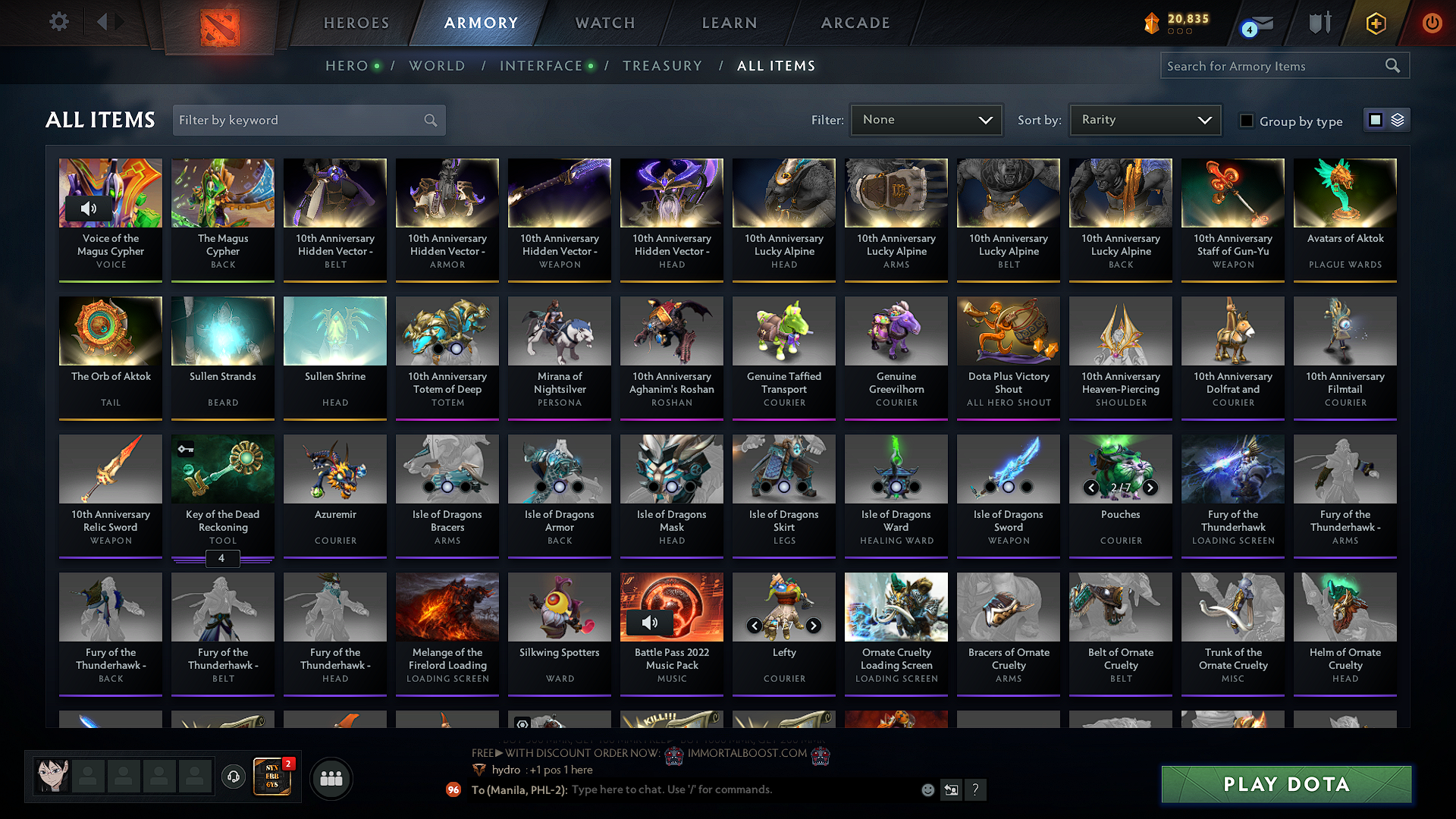Click the PLAY DOTA button
Screen dimensions: 1456x819
(x=1285, y=784)
